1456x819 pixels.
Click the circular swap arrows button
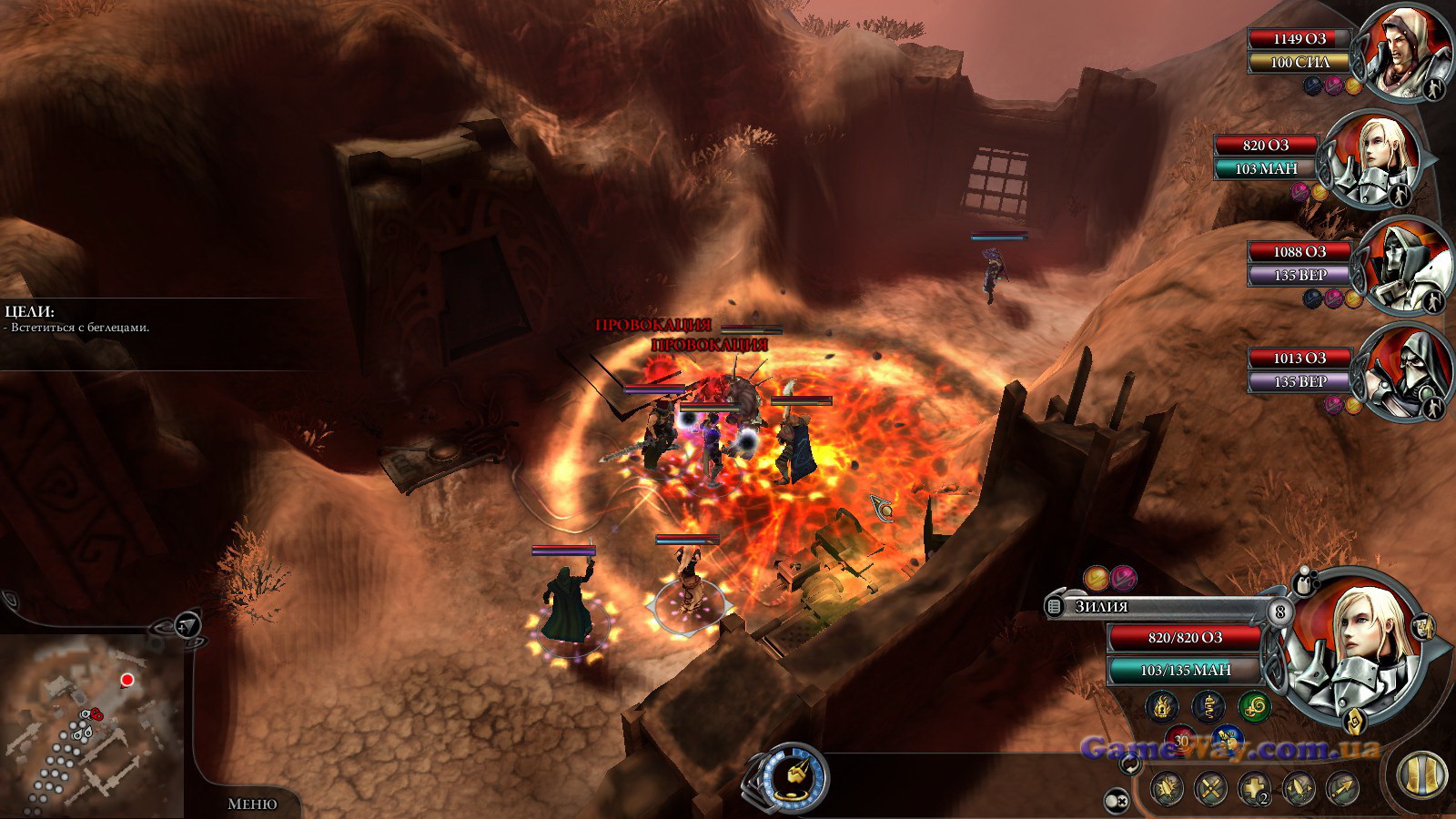(1131, 766)
